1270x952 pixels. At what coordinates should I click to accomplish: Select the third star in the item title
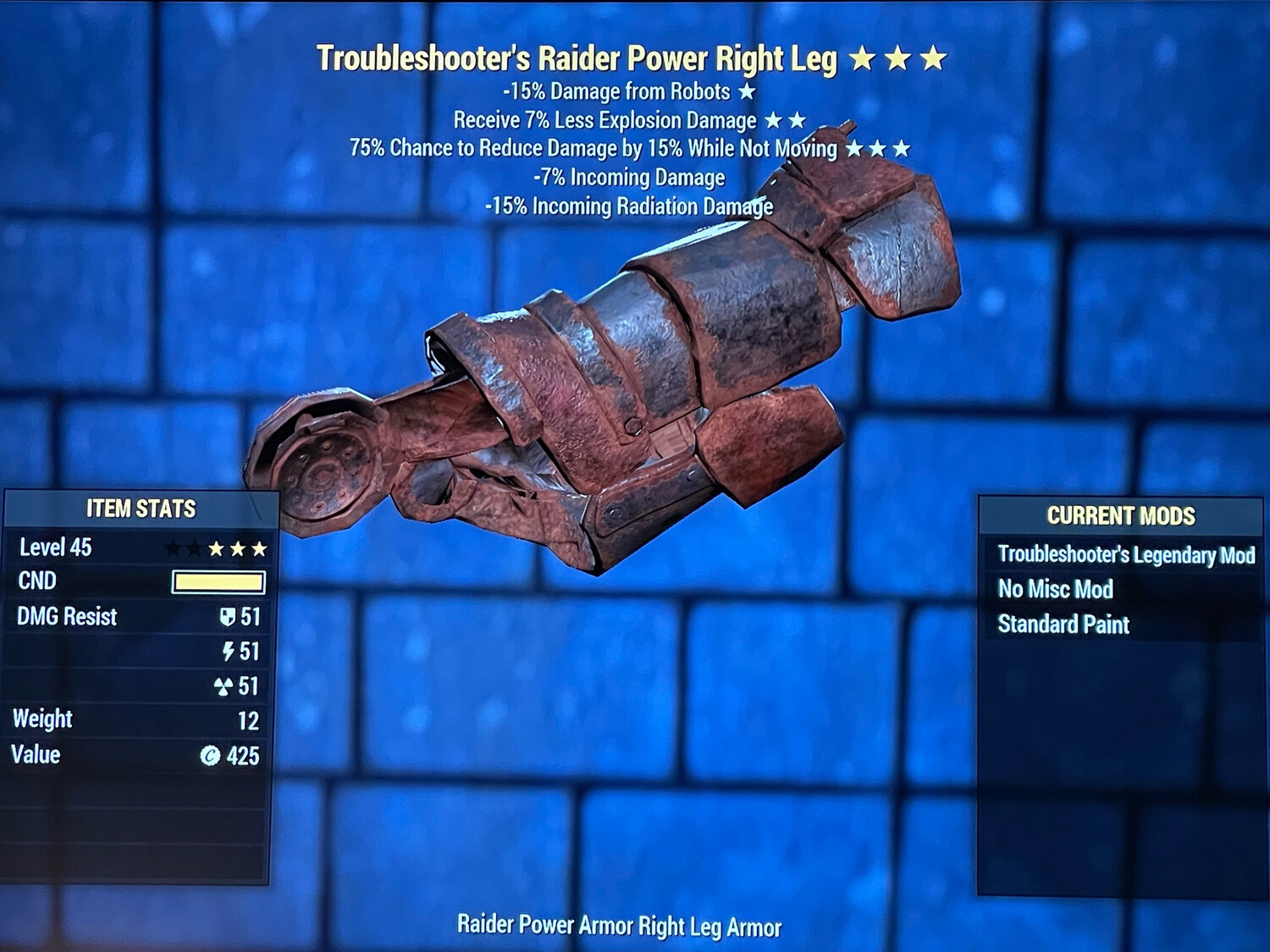933,59
